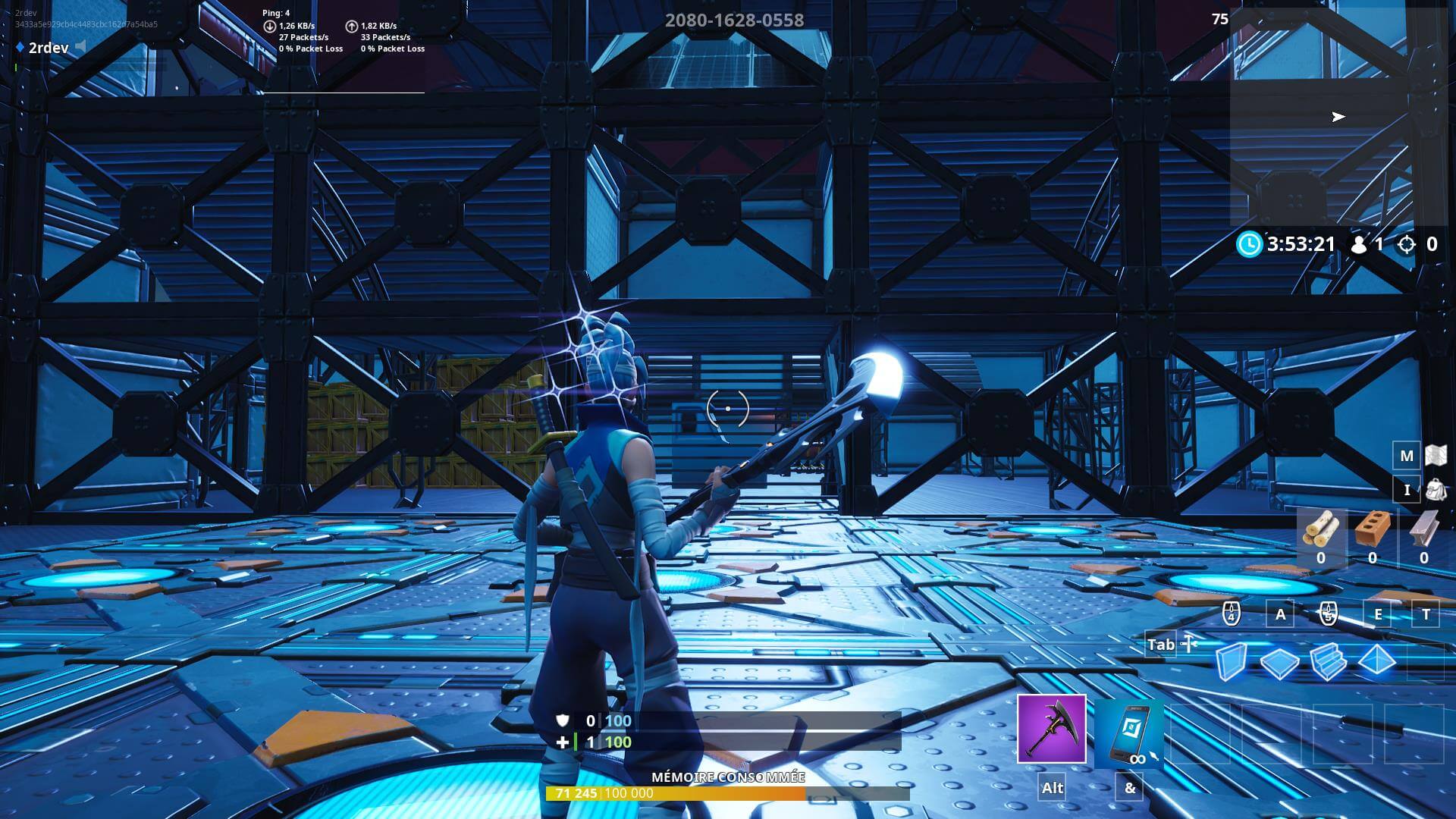Mute 2rdev via the speaker icon
Viewport: 1456px width, 819px height.
pos(80,47)
